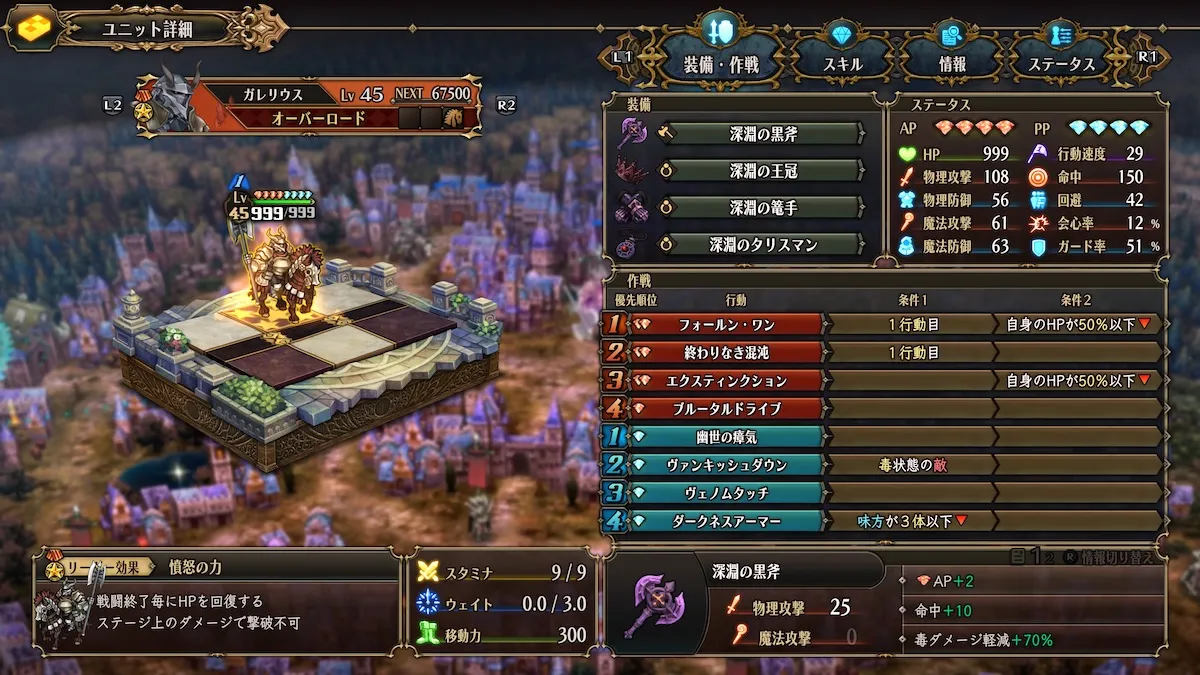Choose the 終わりなき混沌 tactic row
Viewport: 1200px width, 675px height.
point(724,352)
